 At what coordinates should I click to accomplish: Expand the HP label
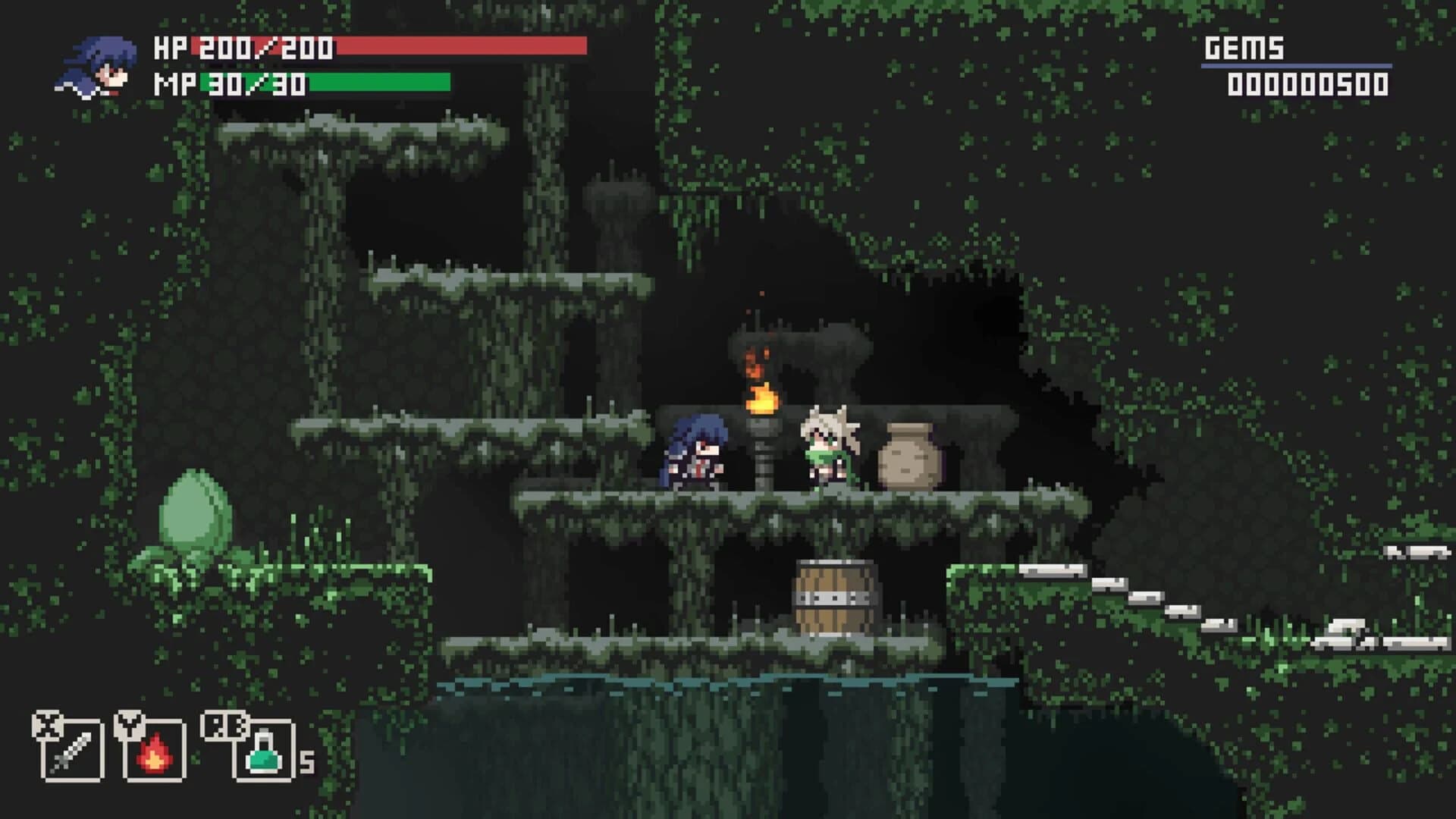(171, 47)
